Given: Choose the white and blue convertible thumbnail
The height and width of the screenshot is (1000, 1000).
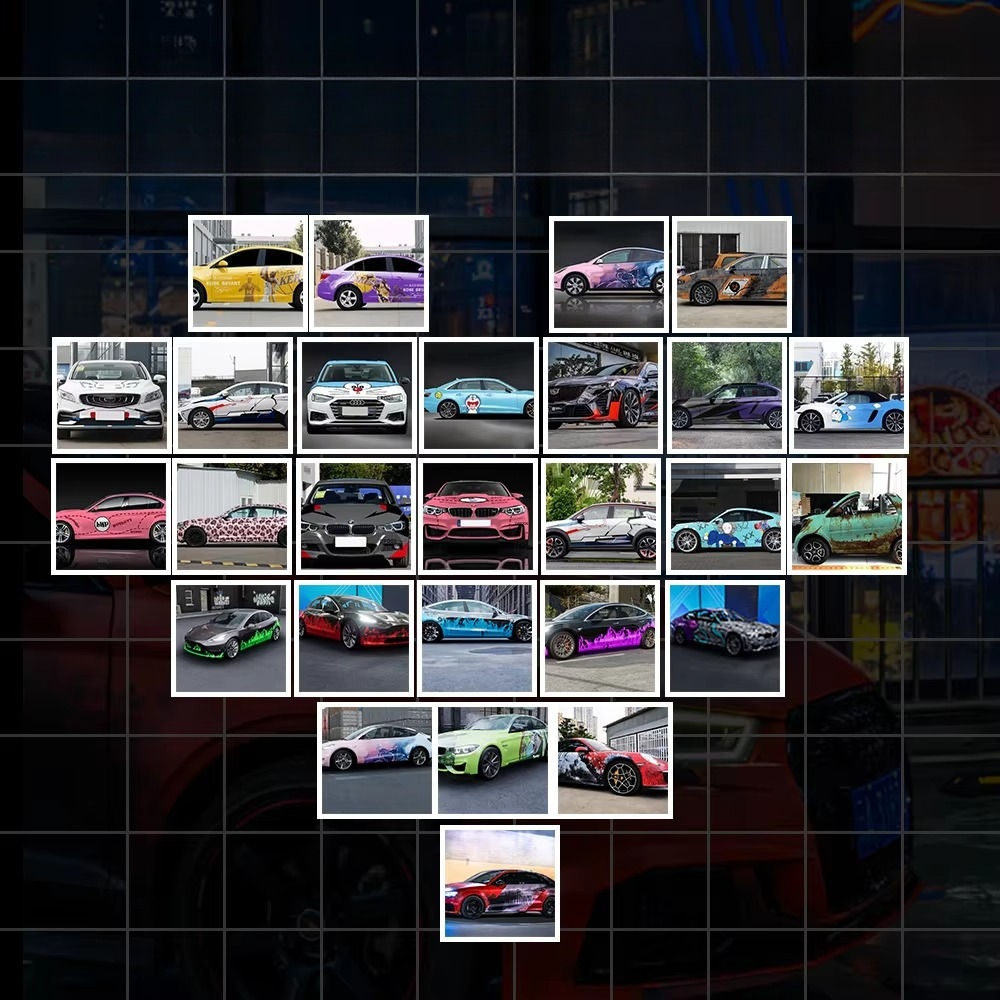Looking at the screenshot, I should [x=849, y=395].
